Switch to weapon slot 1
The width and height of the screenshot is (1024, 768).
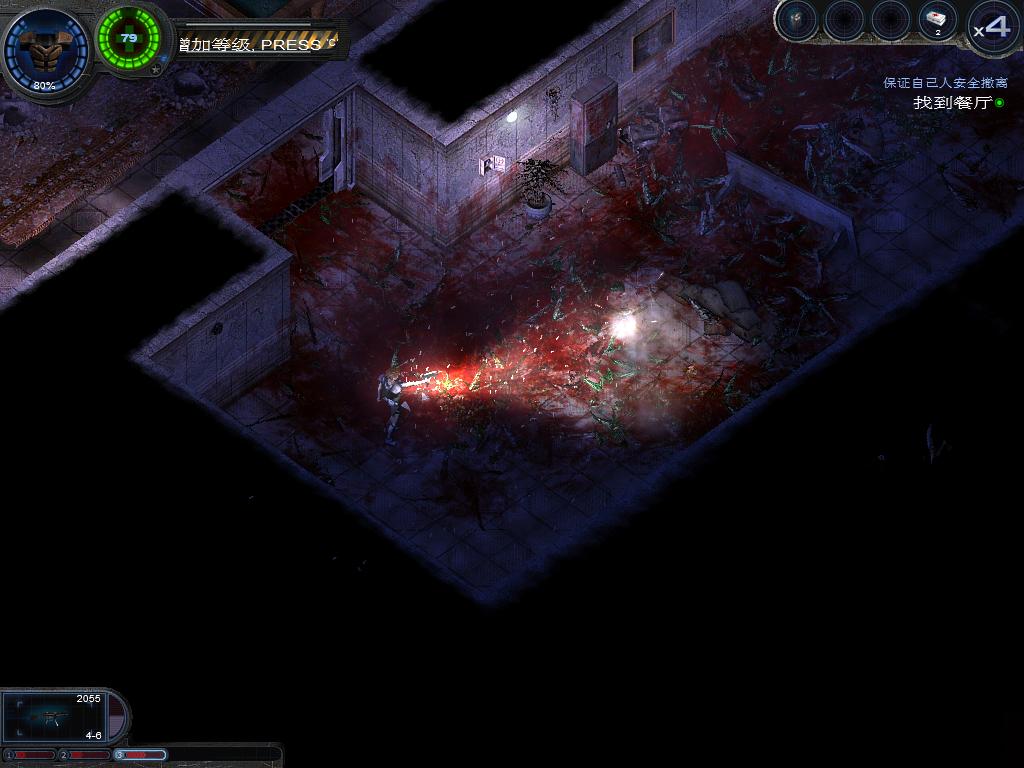(x=30, y=754)
